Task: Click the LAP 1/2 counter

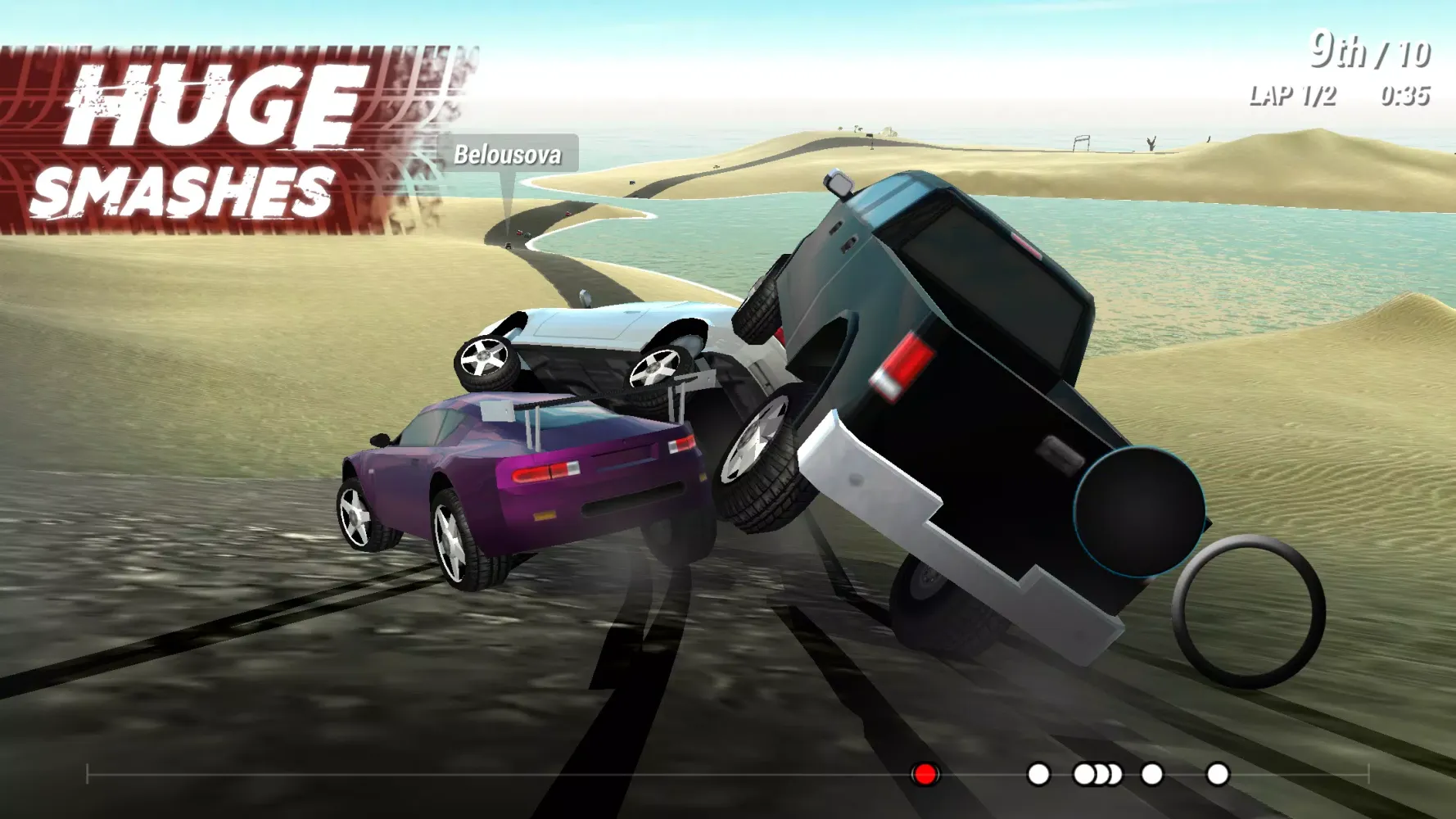Action: click(1294, 96)
